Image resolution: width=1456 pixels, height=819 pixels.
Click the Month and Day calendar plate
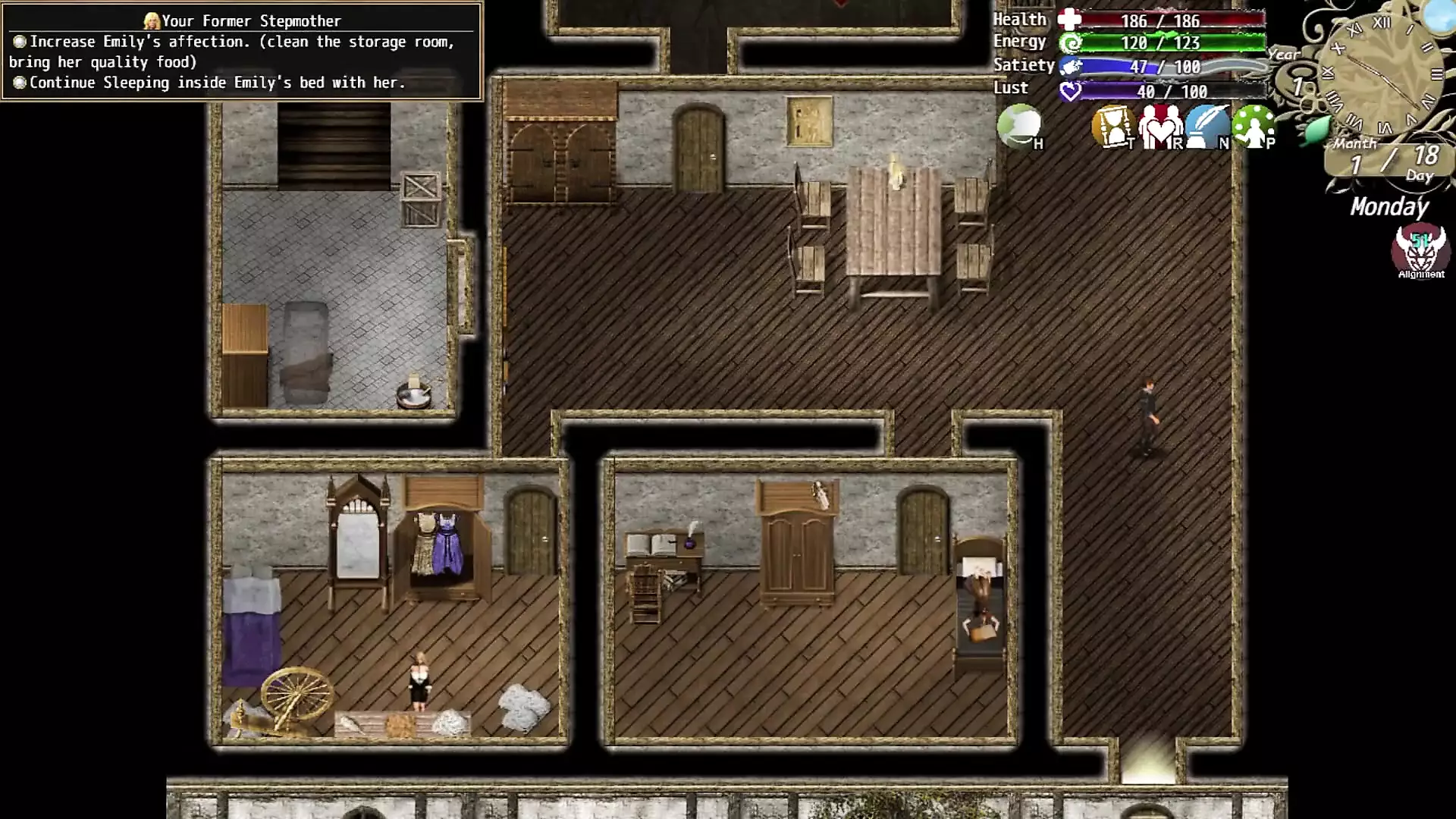pyautogui.click(x=1391, y=162)
